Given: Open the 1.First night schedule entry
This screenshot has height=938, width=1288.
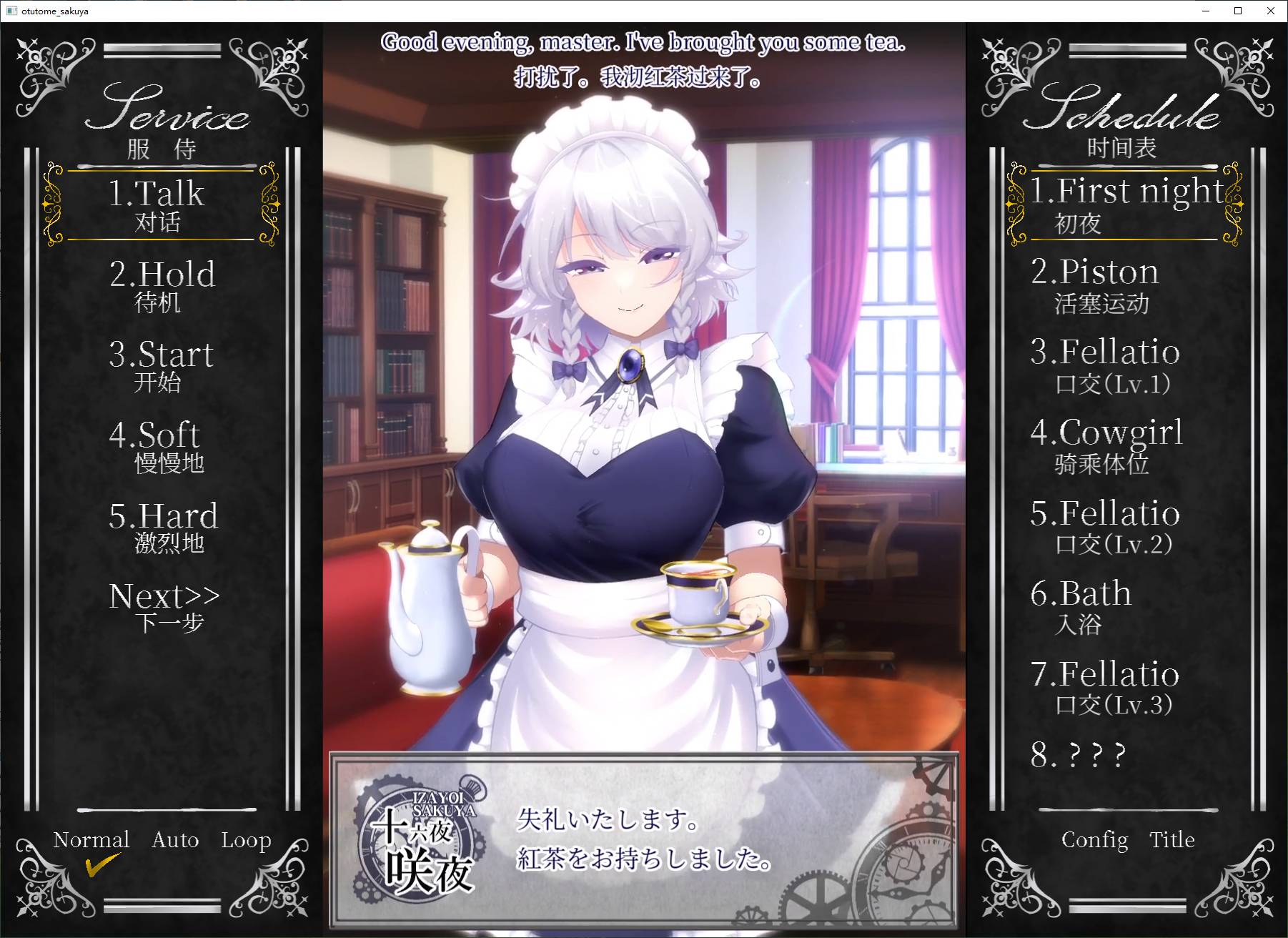Looking at the screenshot, I should (1125, 204).
